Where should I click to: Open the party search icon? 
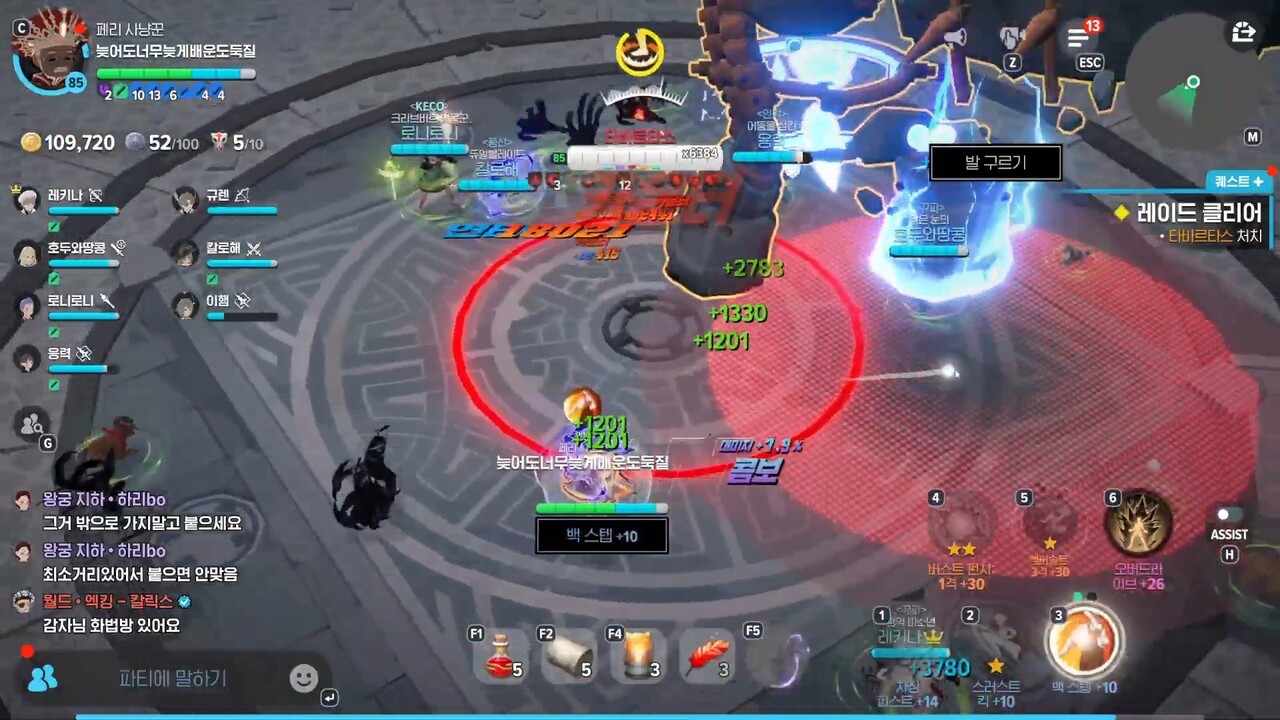tap(32, 423)
